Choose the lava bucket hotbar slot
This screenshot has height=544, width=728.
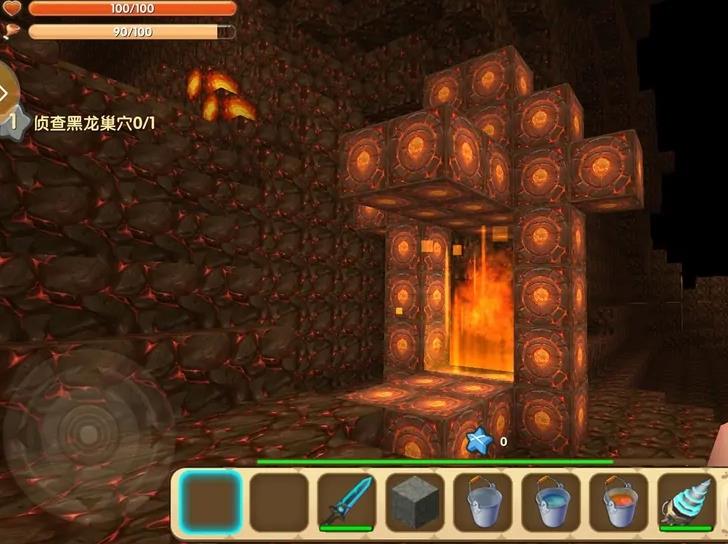[x=618, y=502]
